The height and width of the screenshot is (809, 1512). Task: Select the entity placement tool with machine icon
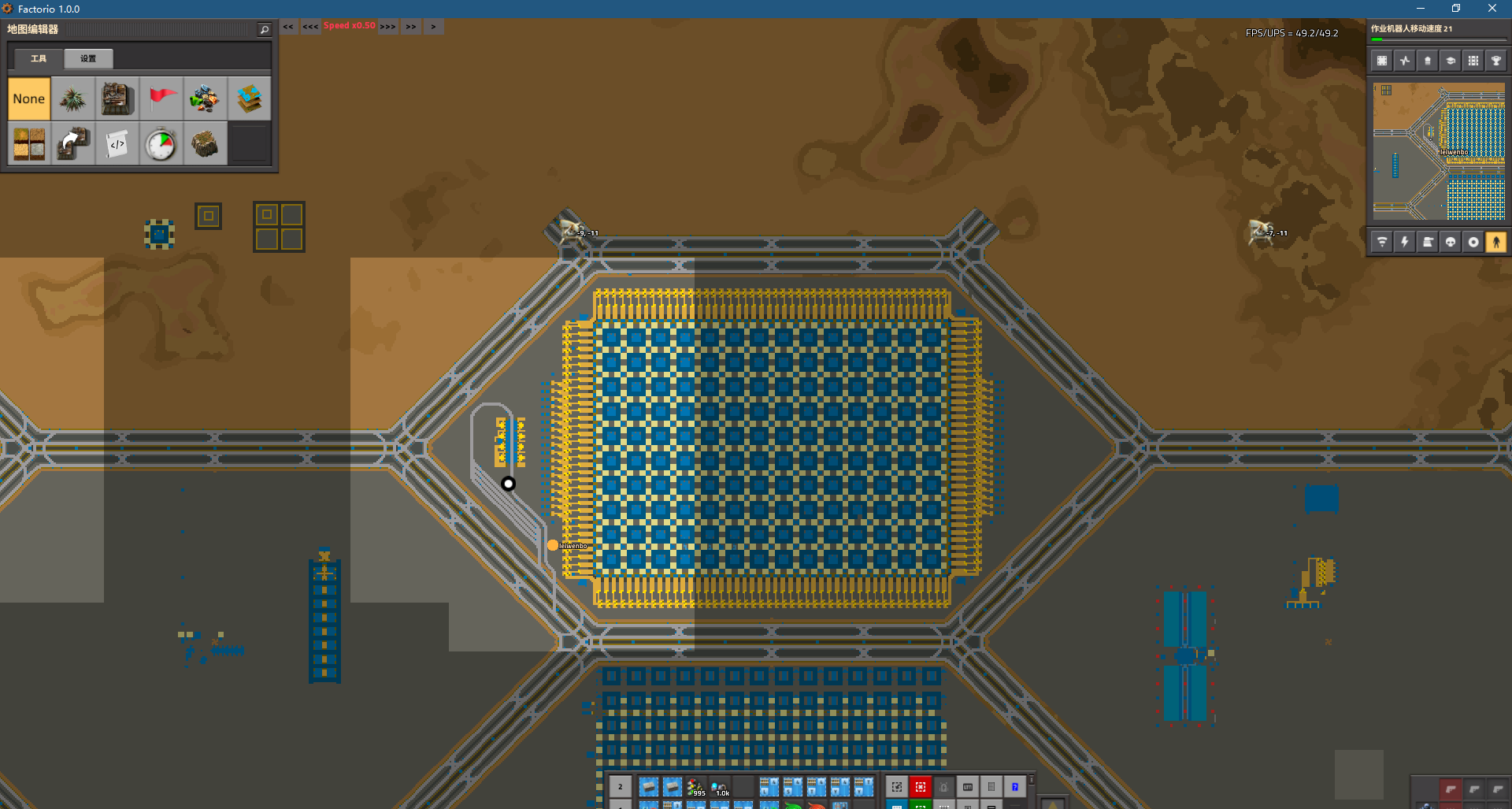click(117, 98)
